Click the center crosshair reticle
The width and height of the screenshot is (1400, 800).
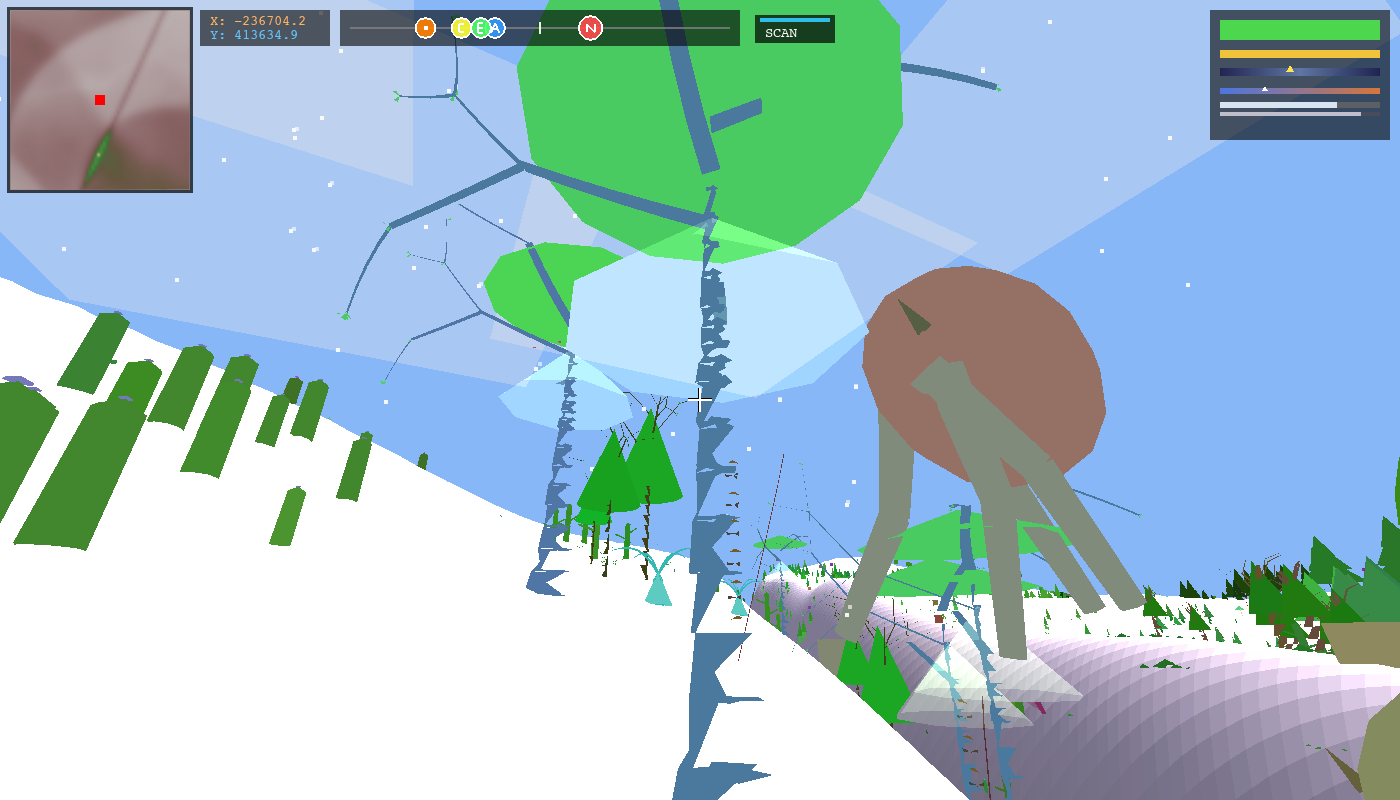point(700,400)
